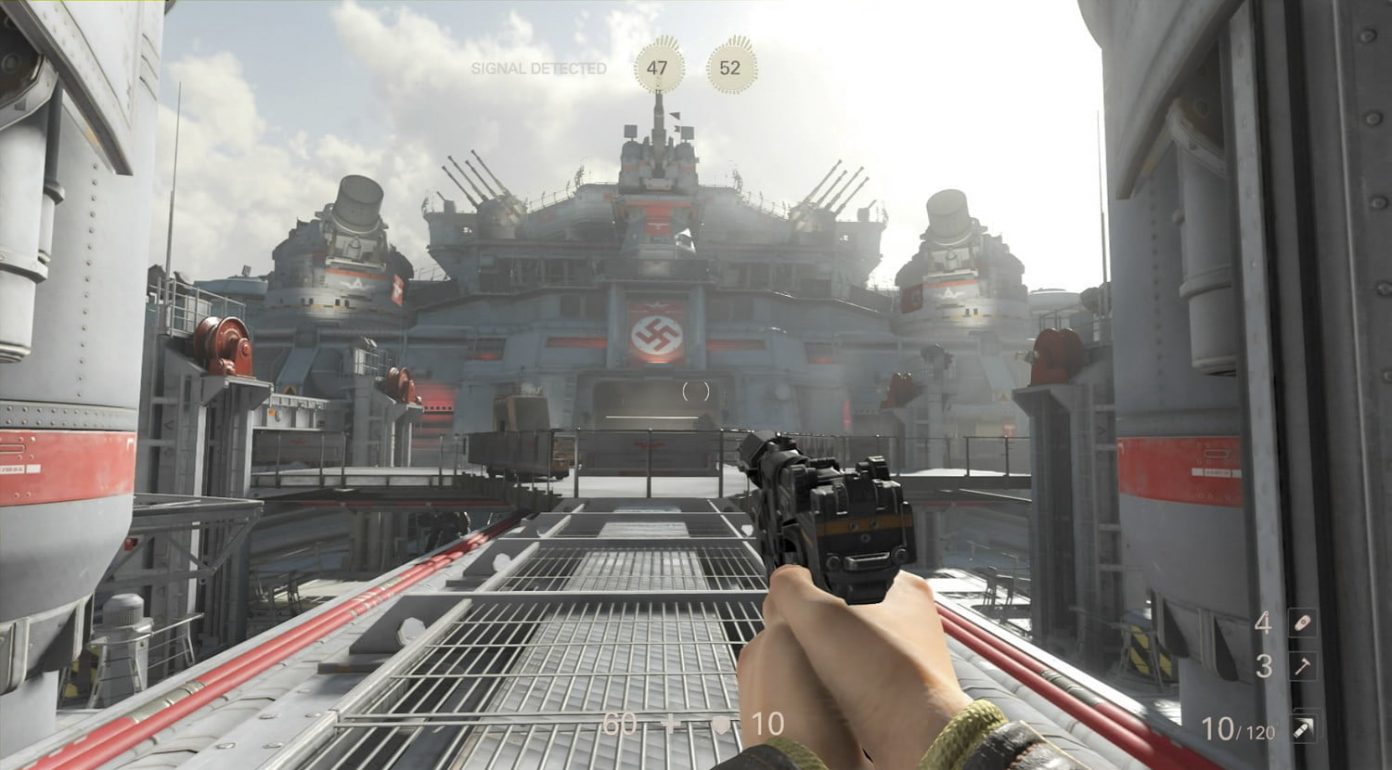Screen dimensions: 1392x770
Task: Click the commander signal marker showing 47
Action: (658, 67)
